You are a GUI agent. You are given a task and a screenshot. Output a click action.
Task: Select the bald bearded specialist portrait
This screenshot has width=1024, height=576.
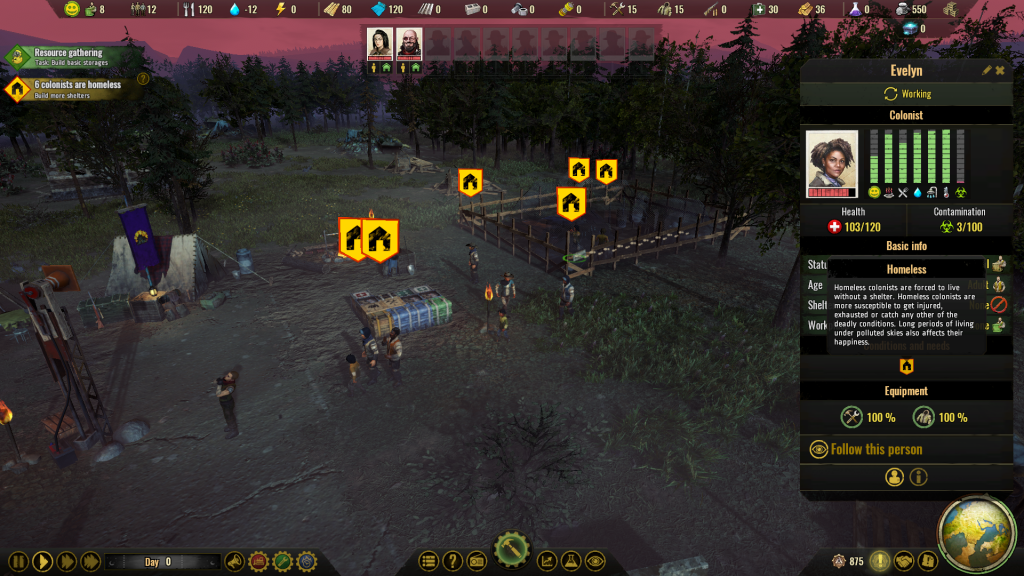[x=409, y=43]
